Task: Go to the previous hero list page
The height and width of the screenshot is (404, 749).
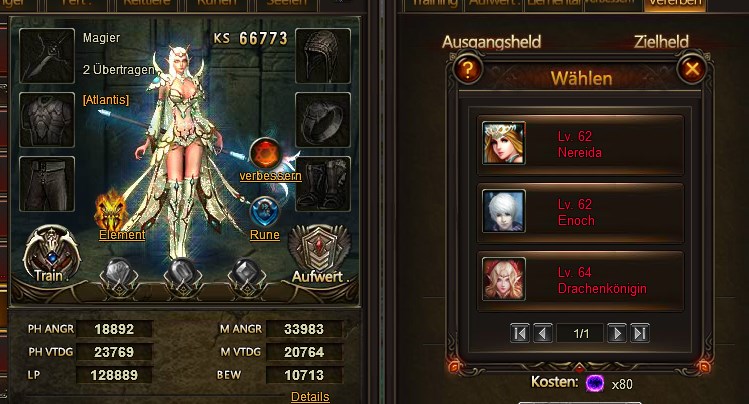Action: [542, 333]
